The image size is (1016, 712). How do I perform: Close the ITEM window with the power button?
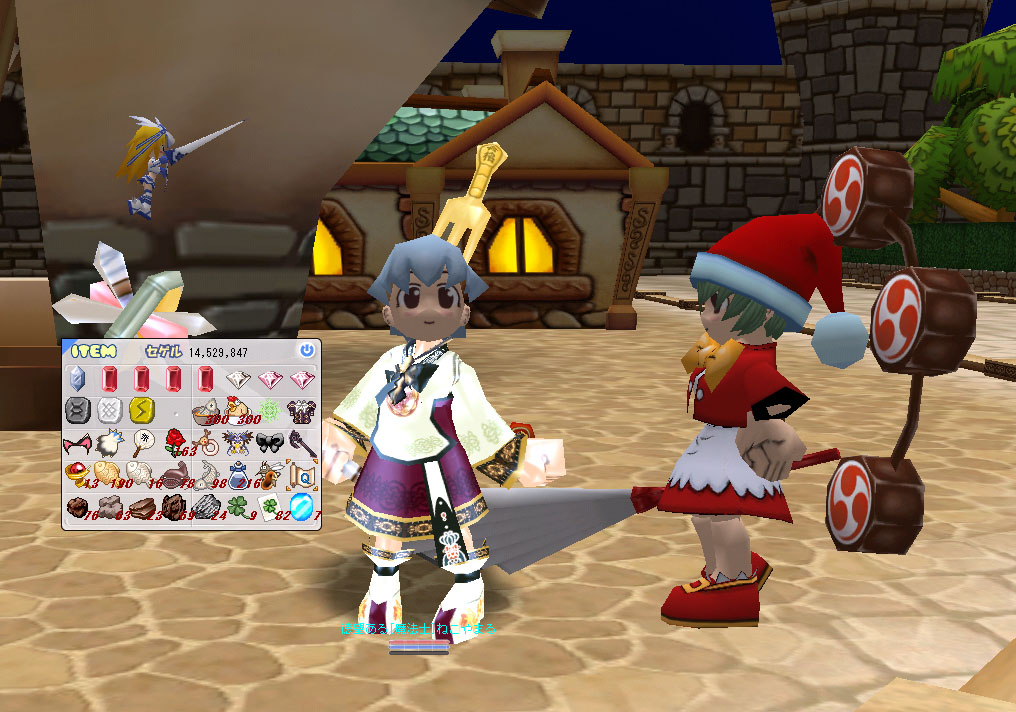pos(306,350)
